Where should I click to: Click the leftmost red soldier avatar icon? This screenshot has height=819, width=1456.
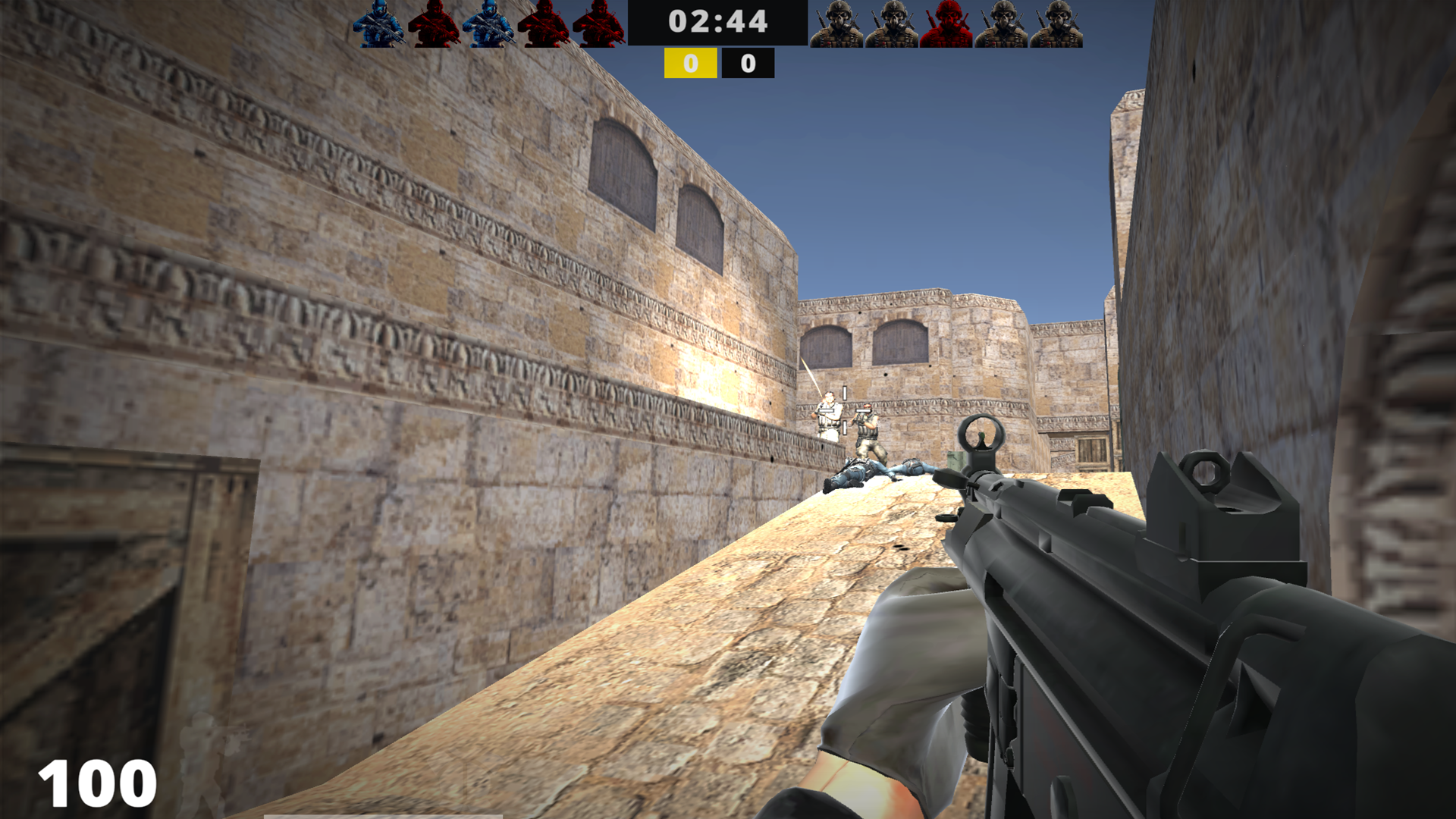click(x=434, y=23)
